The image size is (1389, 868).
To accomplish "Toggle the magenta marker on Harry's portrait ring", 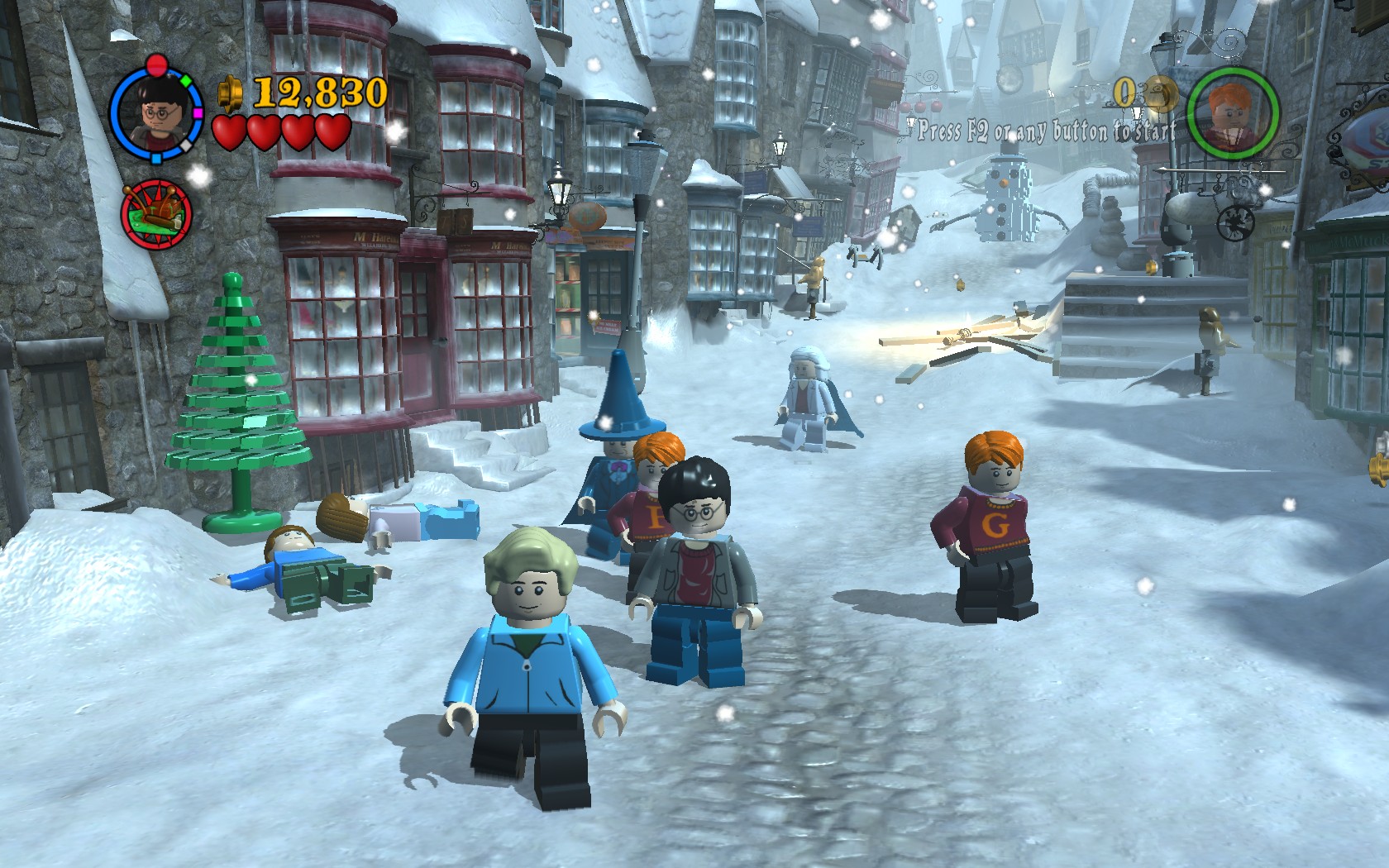I will pyautogui.click(x=198, y=113).
